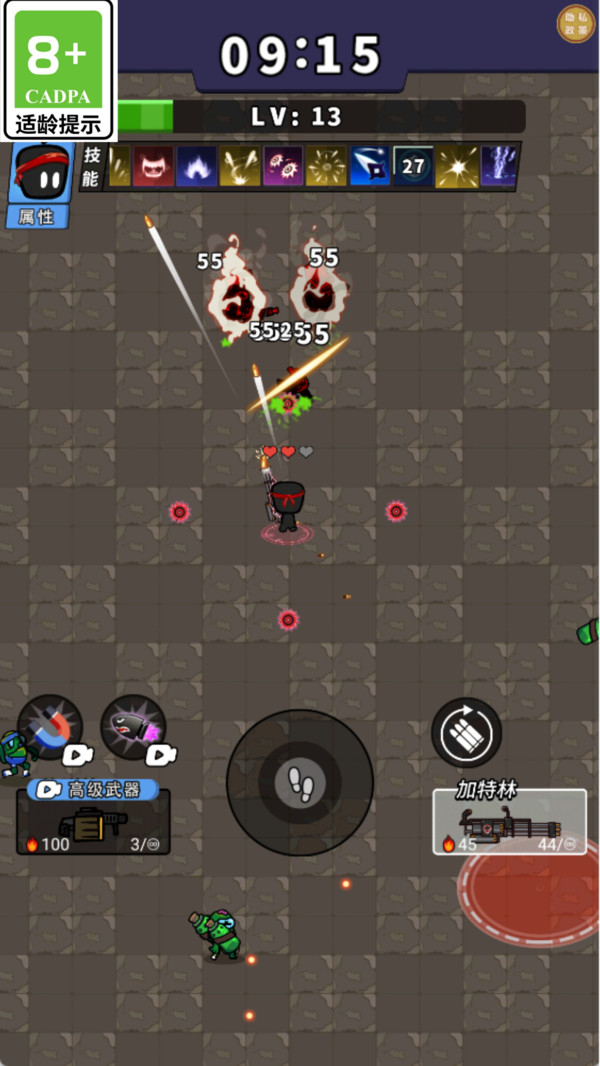The image size is (600, 1066).
Task: Select the yellow starburst skill icon
Action: [456, 167]
